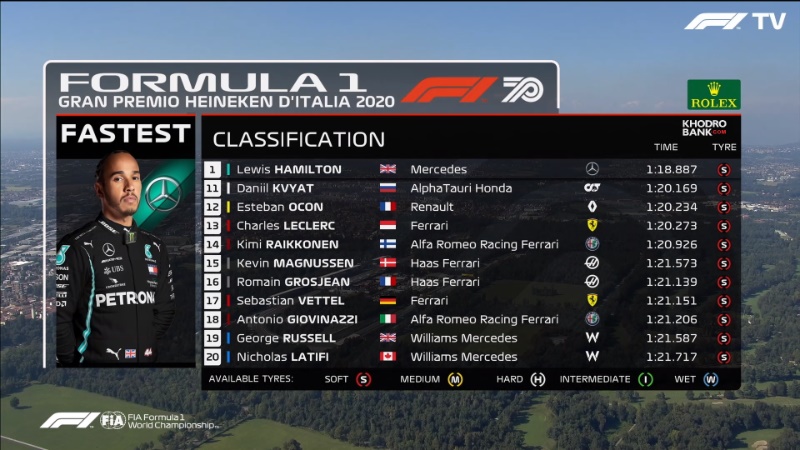The image size is (800, 450).
Task: Select Esteban Ocon in the classification
Action: (470, 207)
